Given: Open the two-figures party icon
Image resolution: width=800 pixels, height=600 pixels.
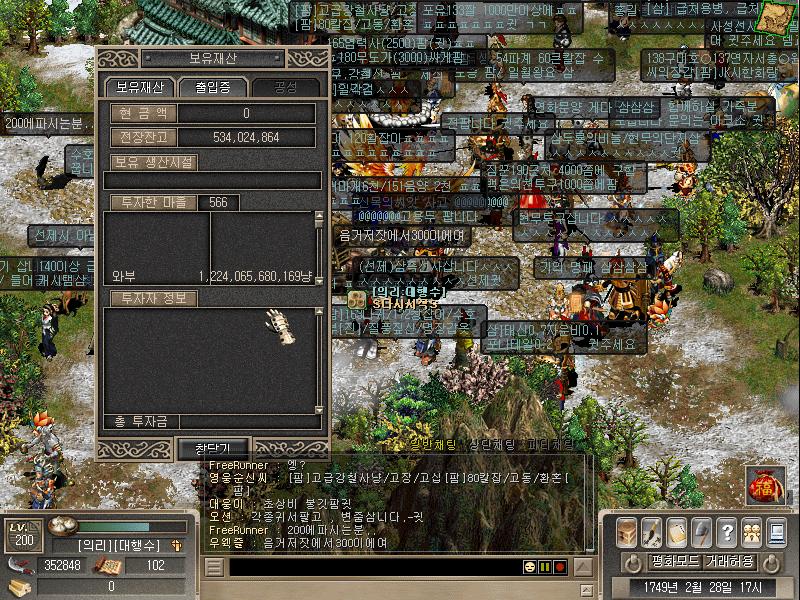Looking at the screenshot, I should pos(751,532).
